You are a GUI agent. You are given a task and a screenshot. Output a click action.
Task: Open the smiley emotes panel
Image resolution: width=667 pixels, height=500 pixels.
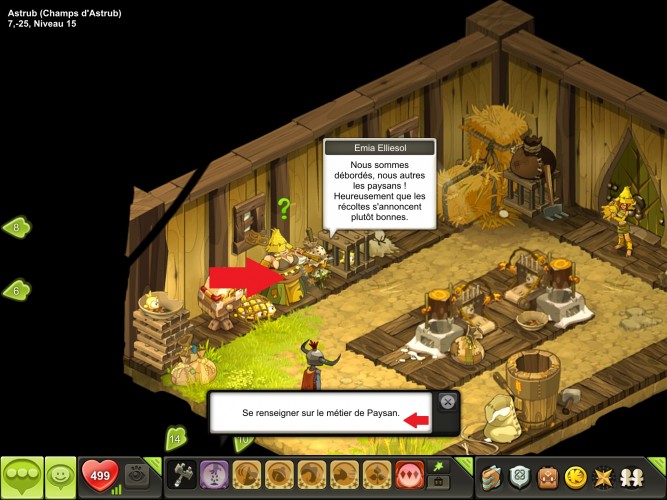pyautogui.click(x=61, y=475)
